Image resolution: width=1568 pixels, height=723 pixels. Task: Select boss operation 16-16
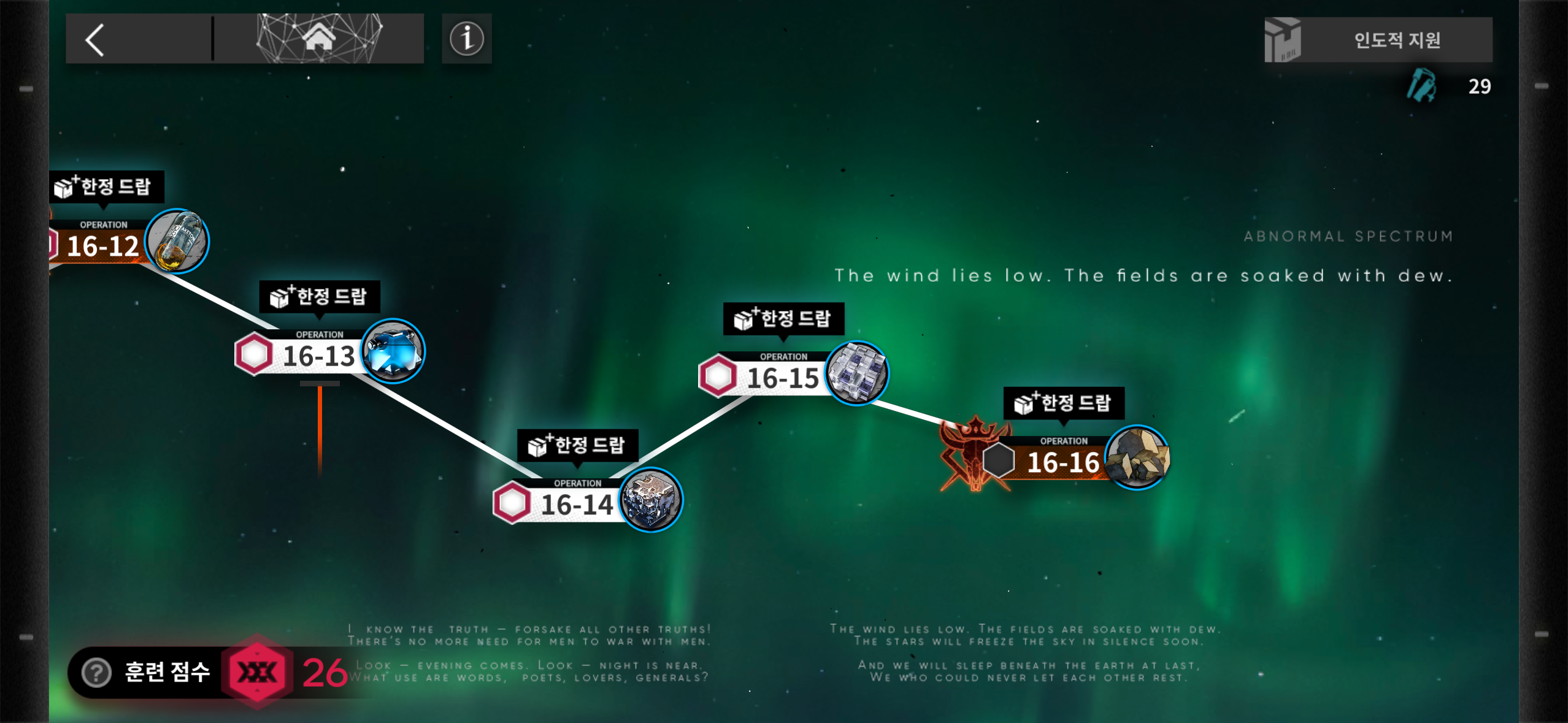point(1063,462)
